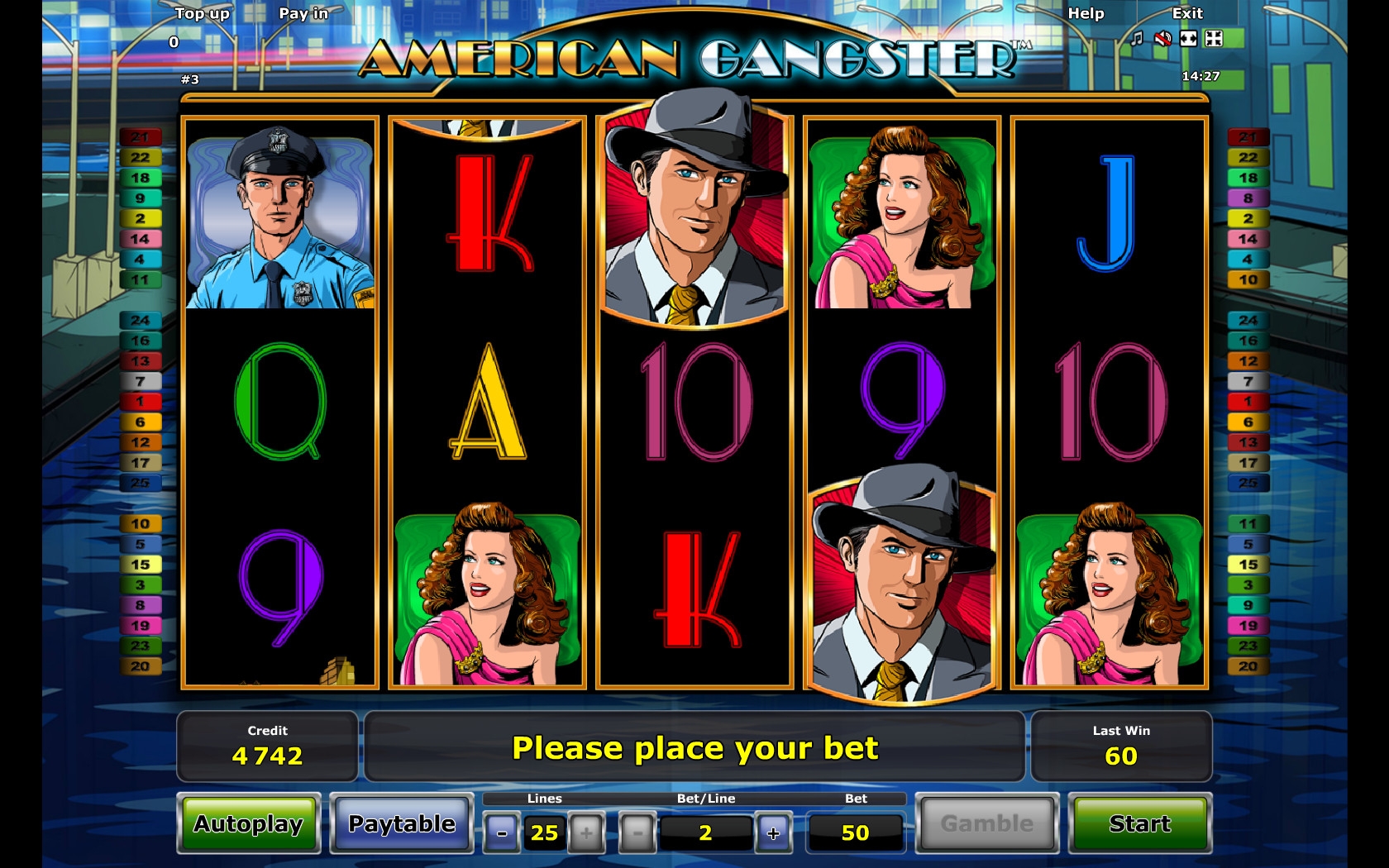
Task: Activate Autoplay mode
Action: coord(249,824)
